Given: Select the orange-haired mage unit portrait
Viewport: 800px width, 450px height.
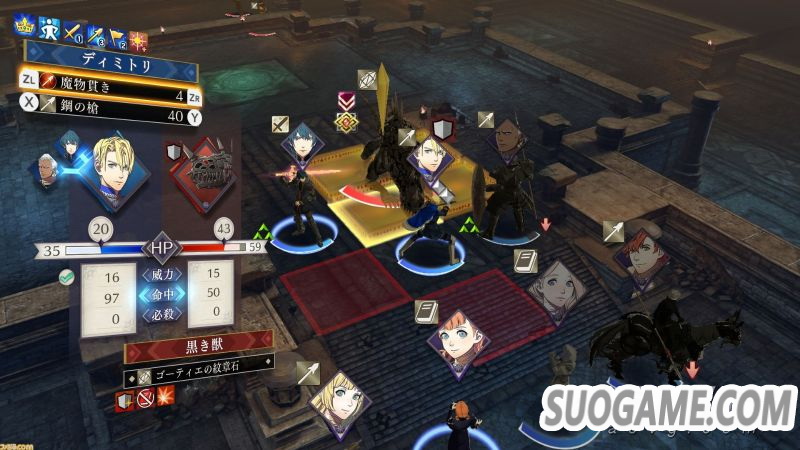Looking at the screenshot, I should 457,341.
